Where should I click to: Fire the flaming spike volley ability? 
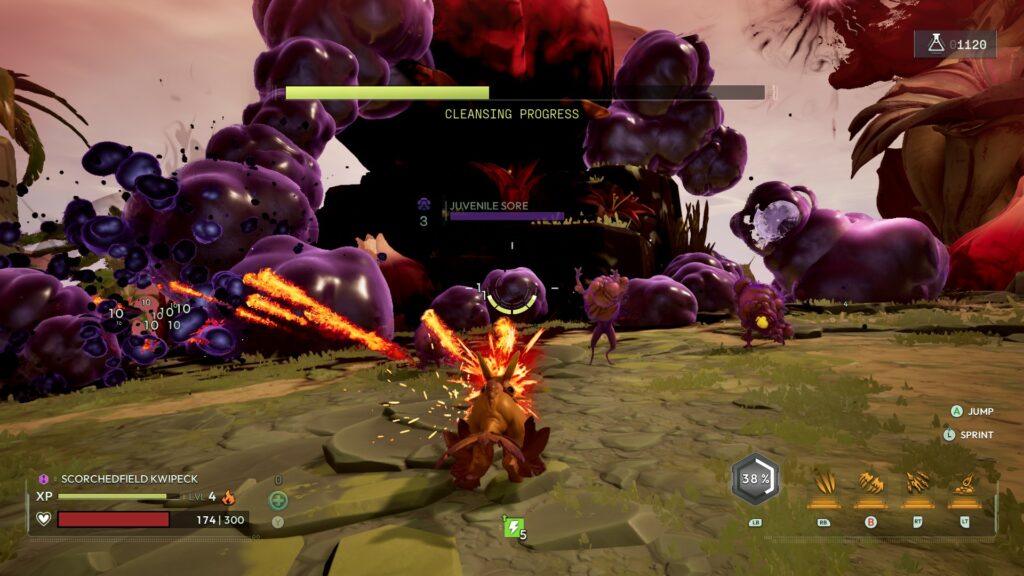point(917,483)
